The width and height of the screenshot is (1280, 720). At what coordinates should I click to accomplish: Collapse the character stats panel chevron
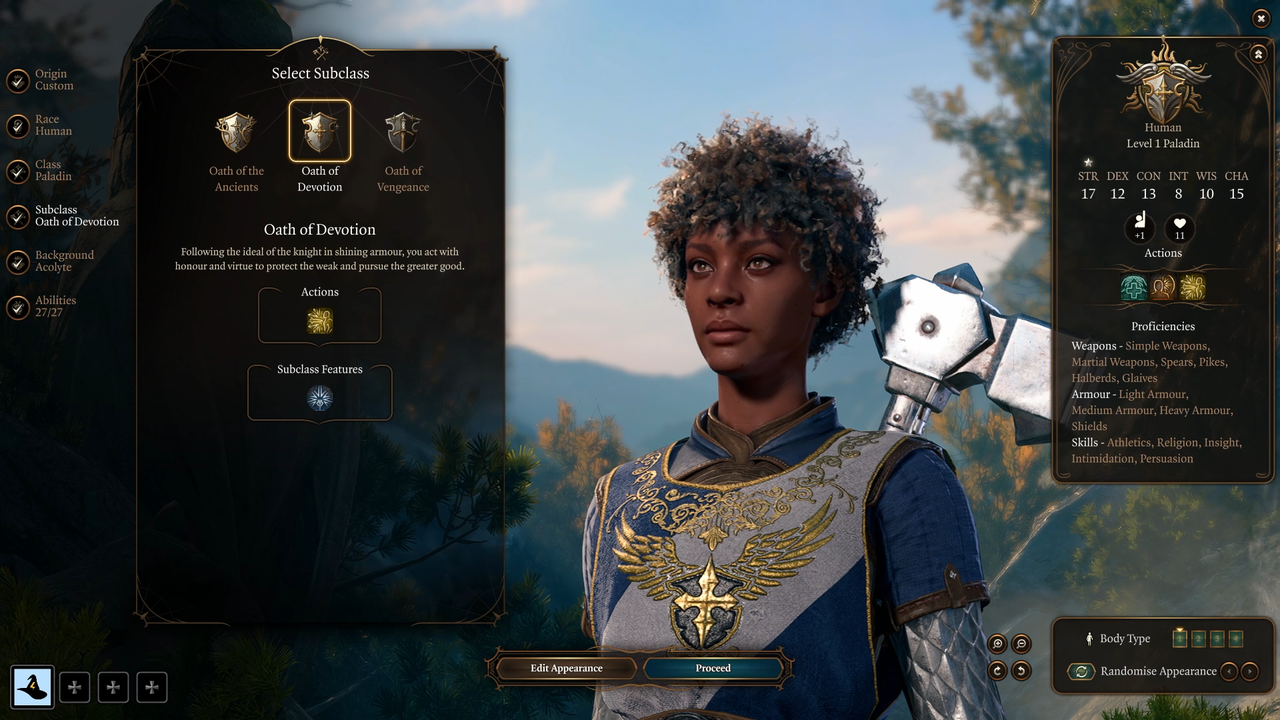pyautogui.click(x=1258, y=53)
